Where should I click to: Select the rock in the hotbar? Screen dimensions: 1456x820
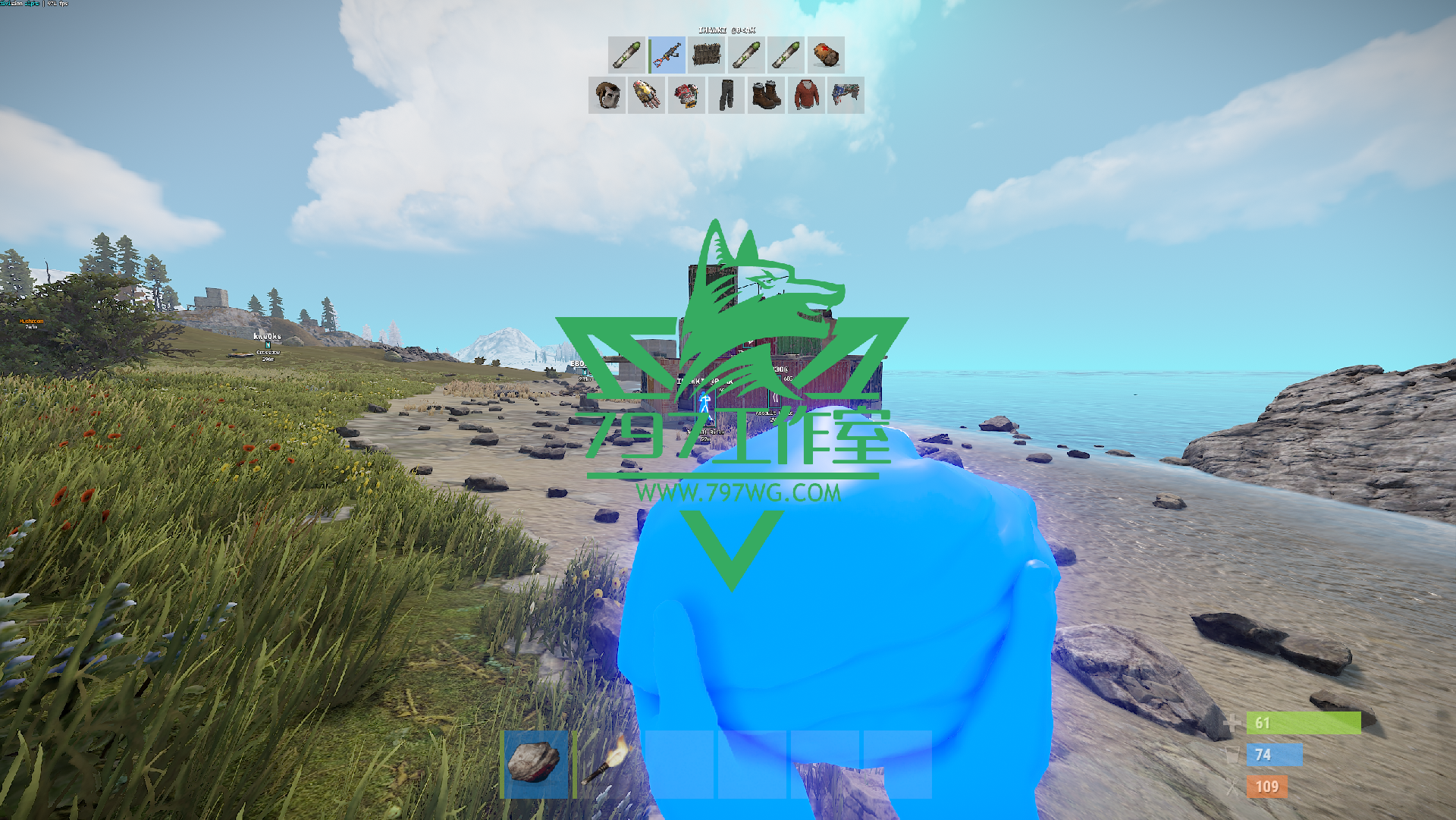pos(535,764)
